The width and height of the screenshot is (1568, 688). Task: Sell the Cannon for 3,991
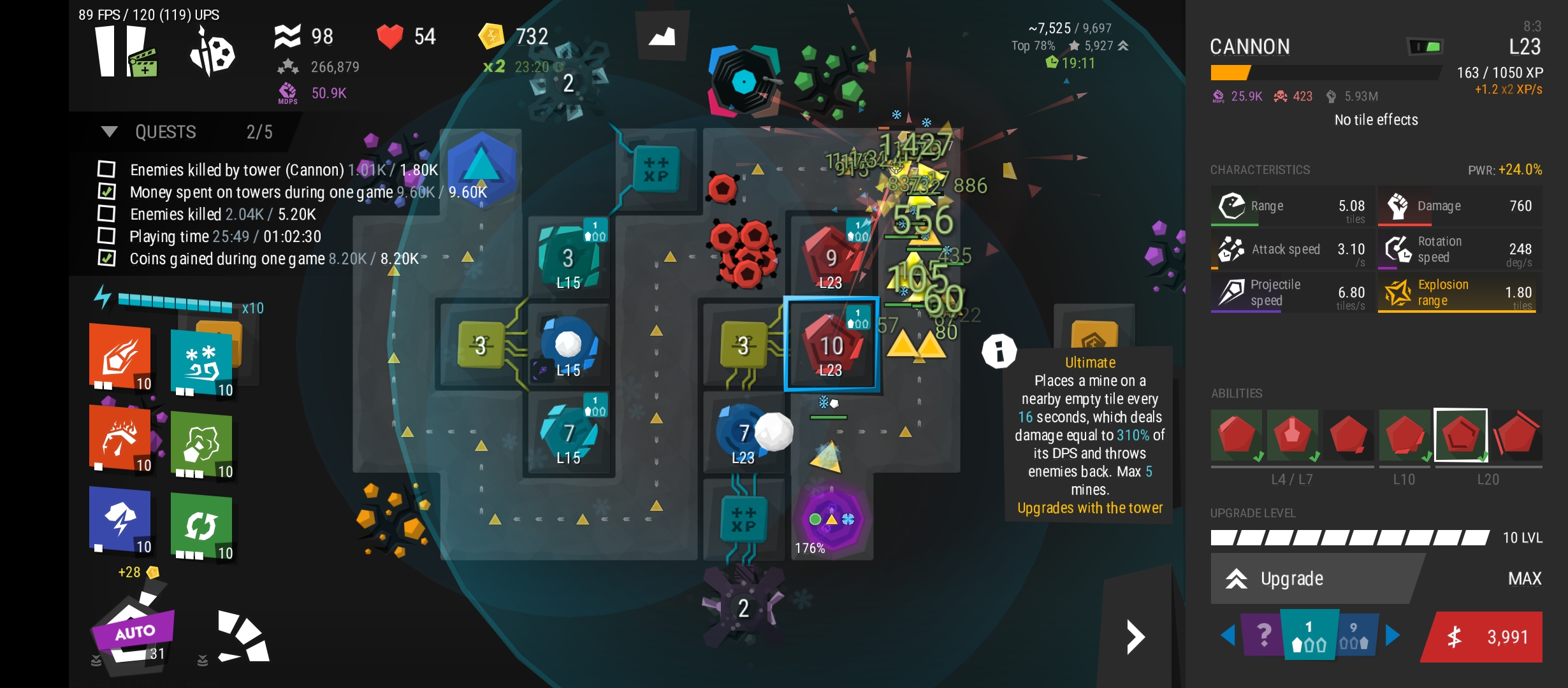(x=1485, y=637)
